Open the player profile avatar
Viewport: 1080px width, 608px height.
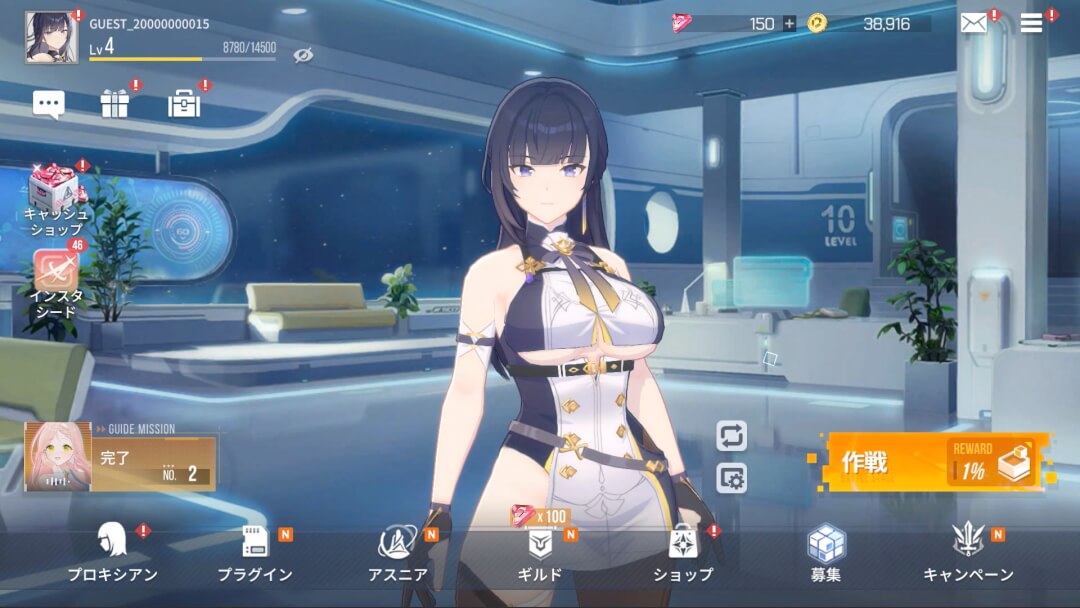(x=51, y=37)
